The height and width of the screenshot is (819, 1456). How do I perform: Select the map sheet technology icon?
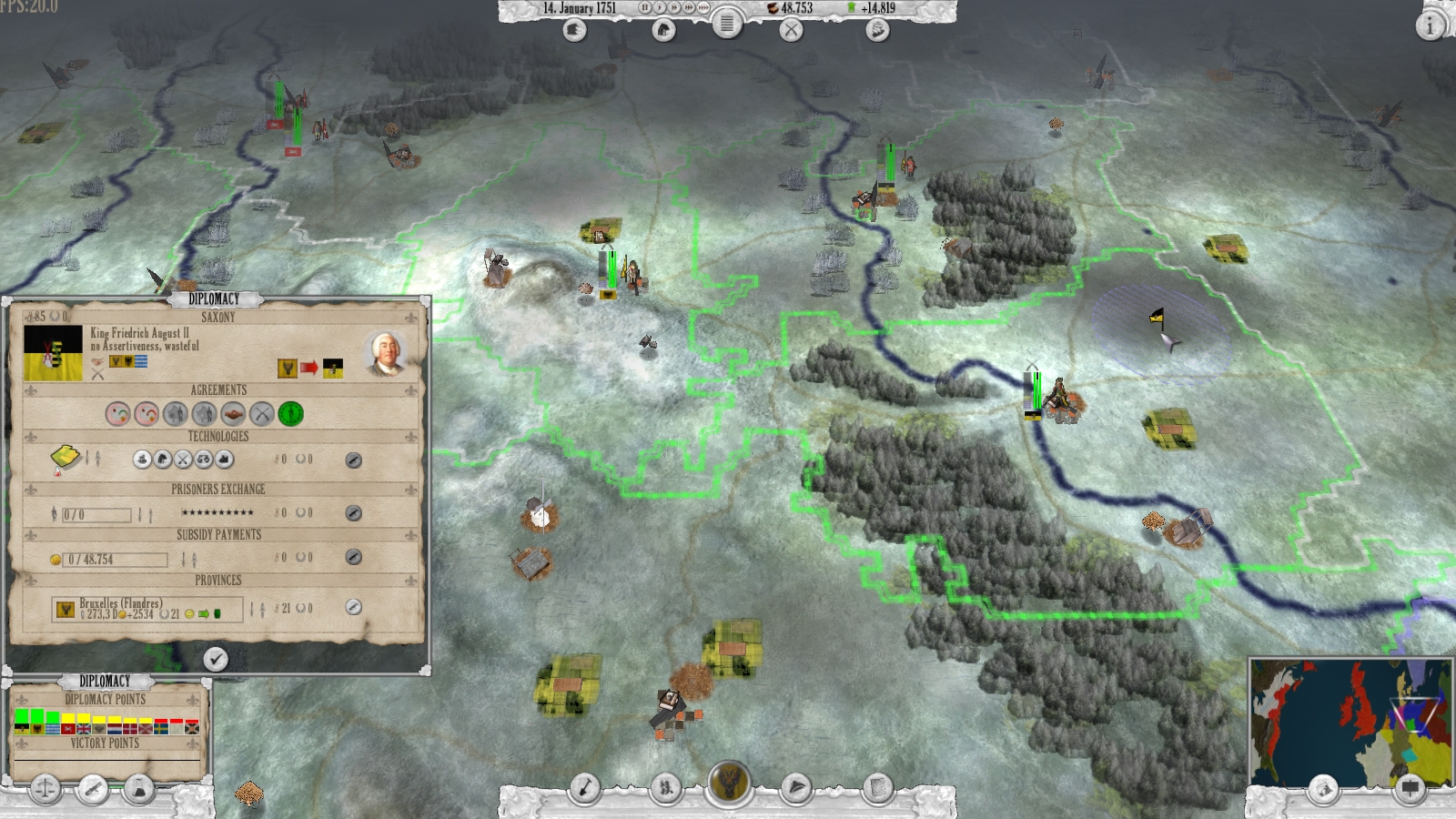pyautogui.click(x=66, y=458)
